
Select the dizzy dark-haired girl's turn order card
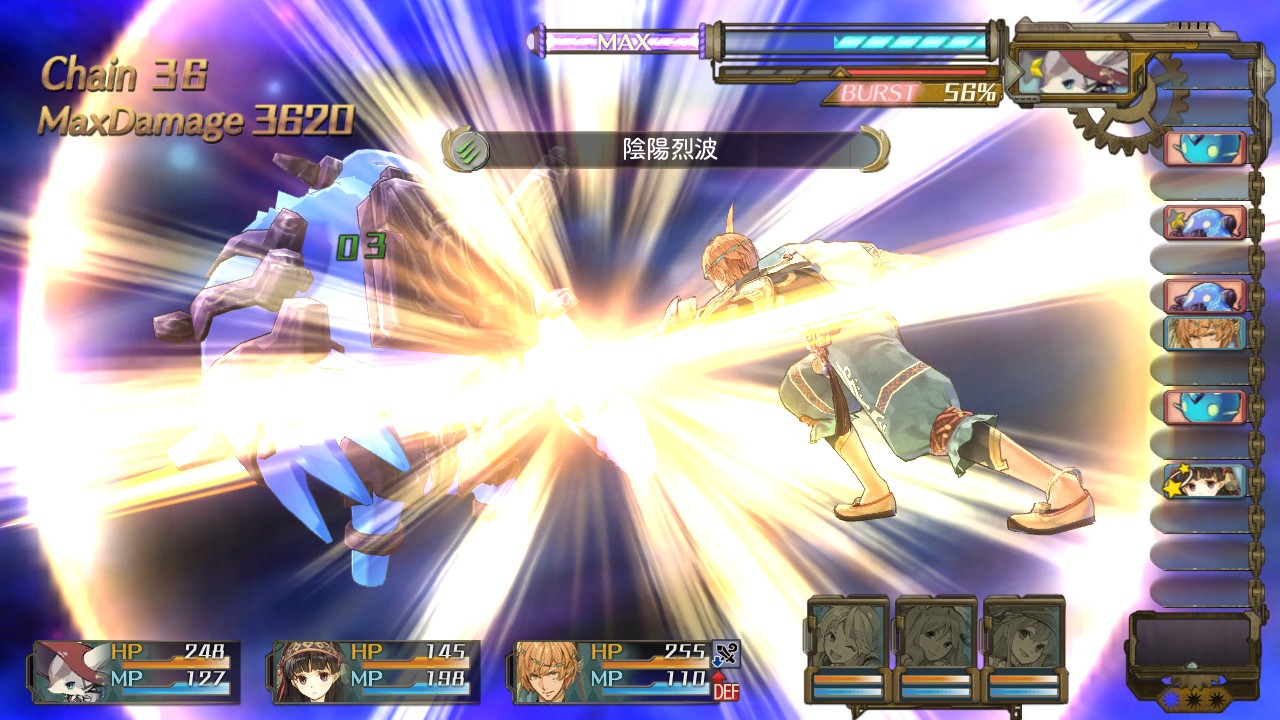click(1205, 481)
